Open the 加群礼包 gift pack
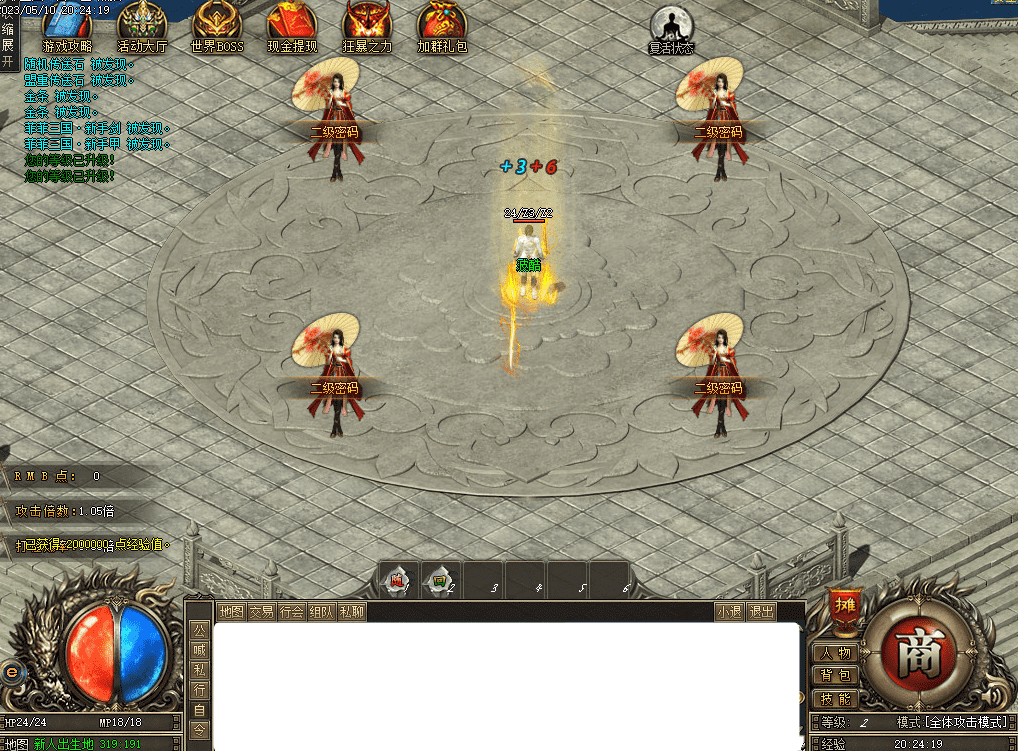Screen dimensions: 1018x751 point(442,22)
